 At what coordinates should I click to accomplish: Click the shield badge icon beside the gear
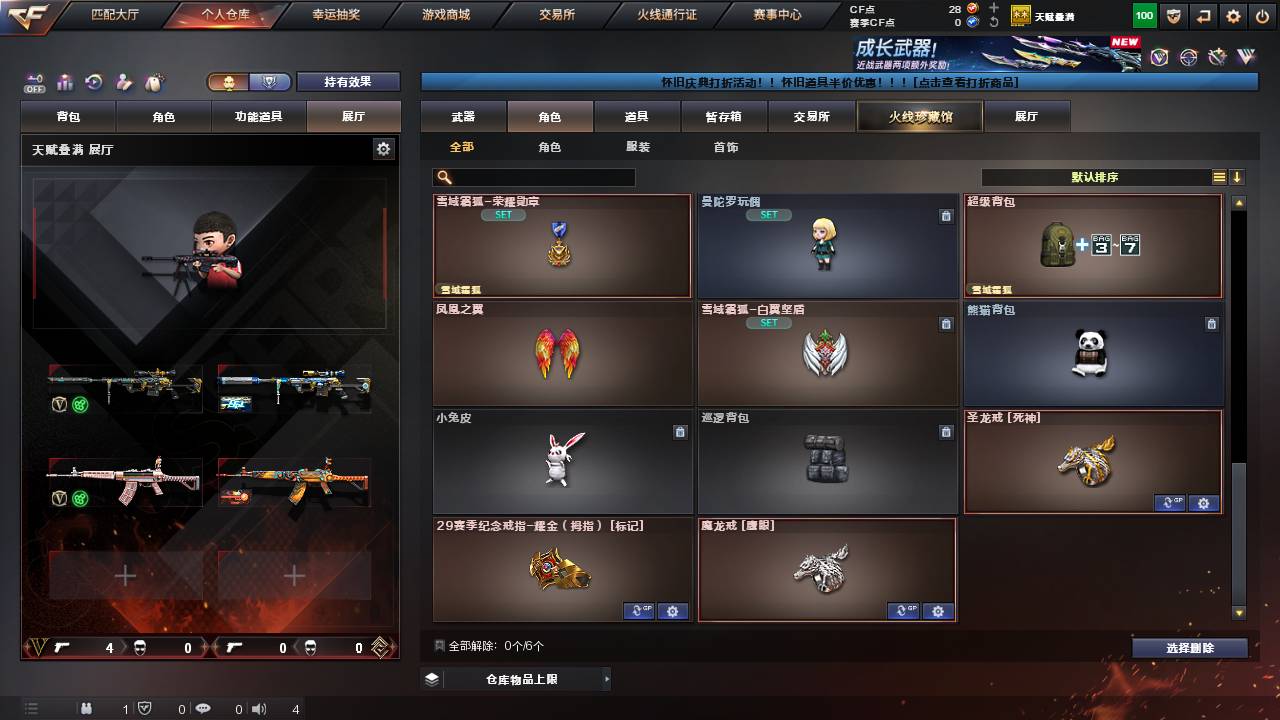[x=1173, y=15]
